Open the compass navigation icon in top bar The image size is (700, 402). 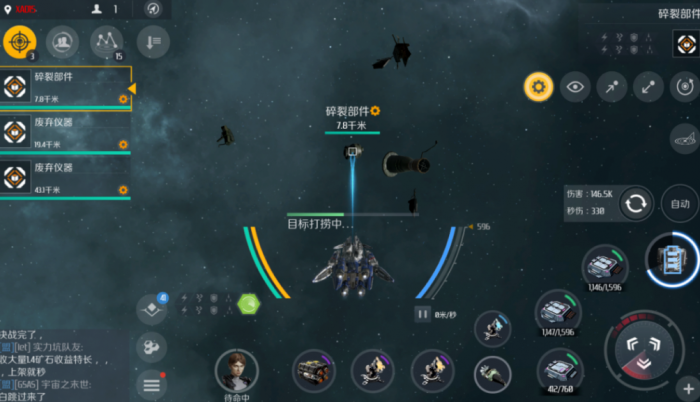click(152, 9)
